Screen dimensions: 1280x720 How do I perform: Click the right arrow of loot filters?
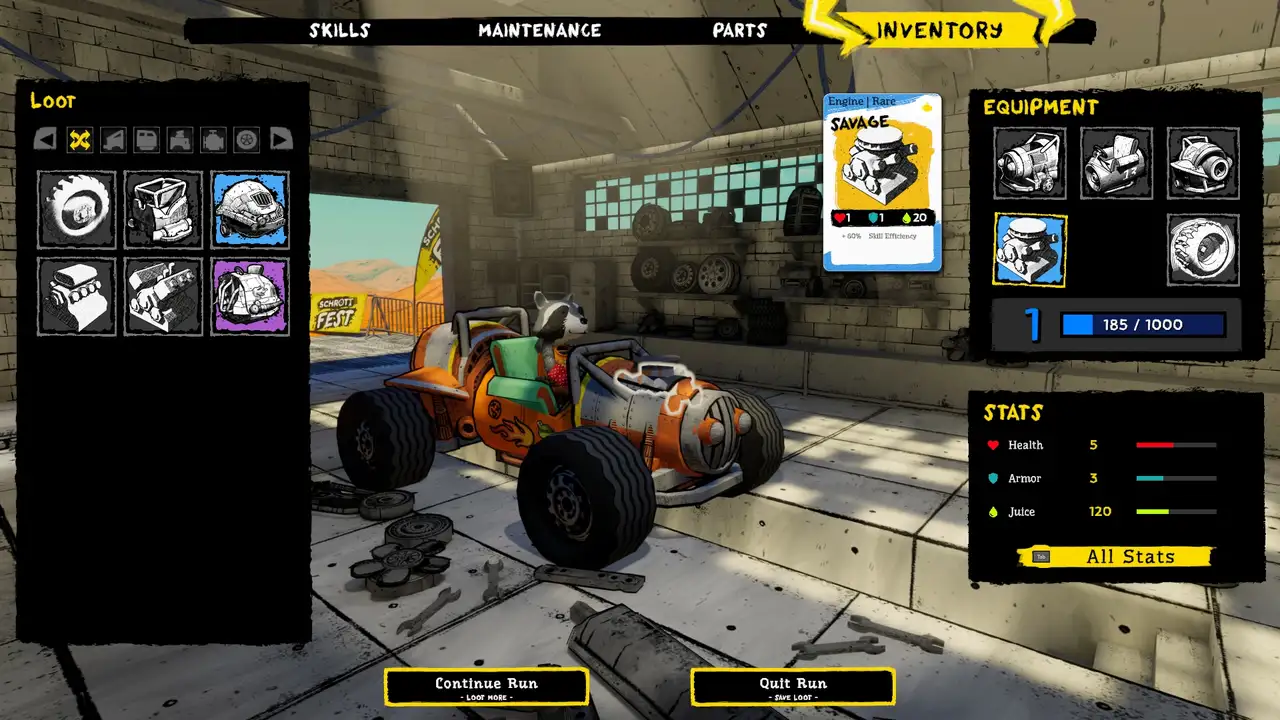tap(281, 140)
